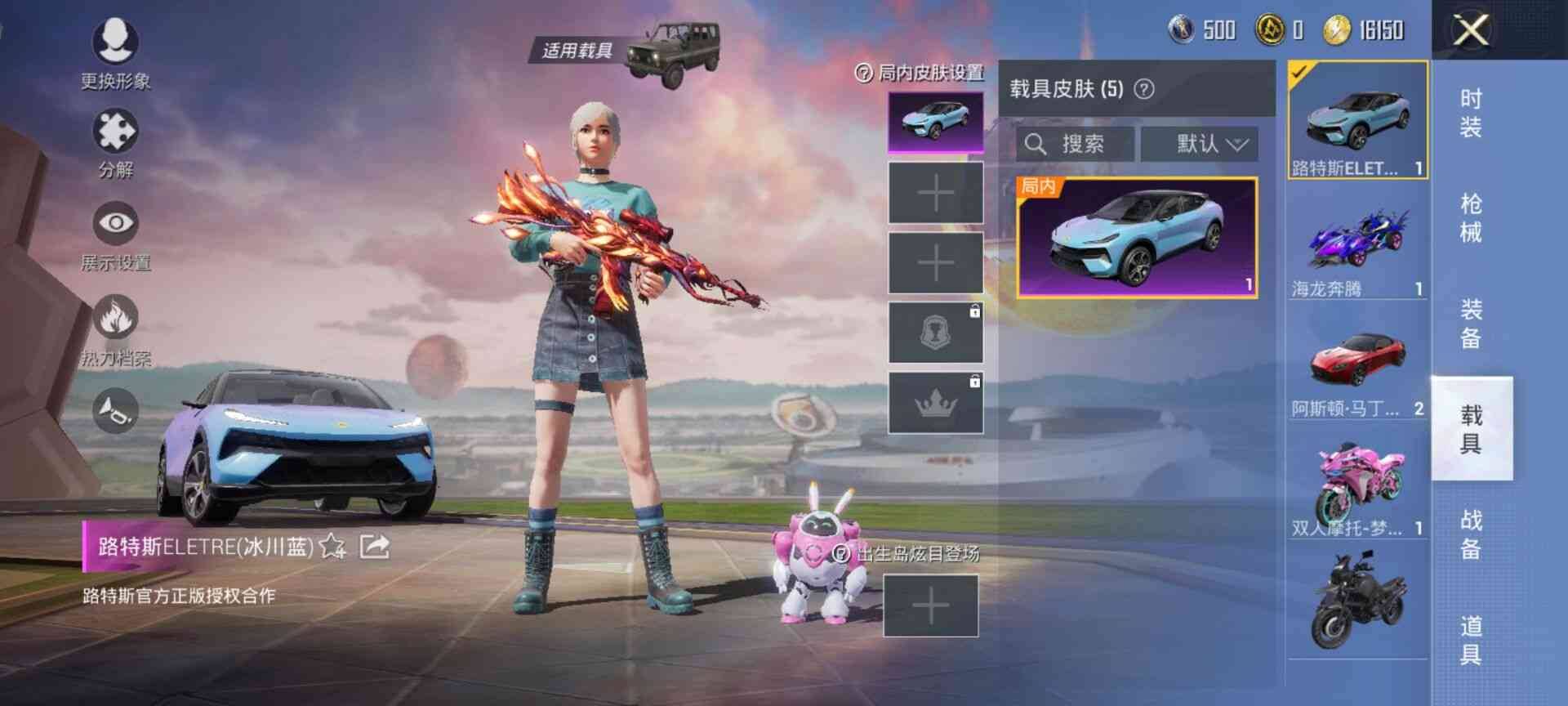This screenshot has width=1568, height=706.
Task: Click the share icon beside 路特斯ELETRE name
Action: [376, 546]
